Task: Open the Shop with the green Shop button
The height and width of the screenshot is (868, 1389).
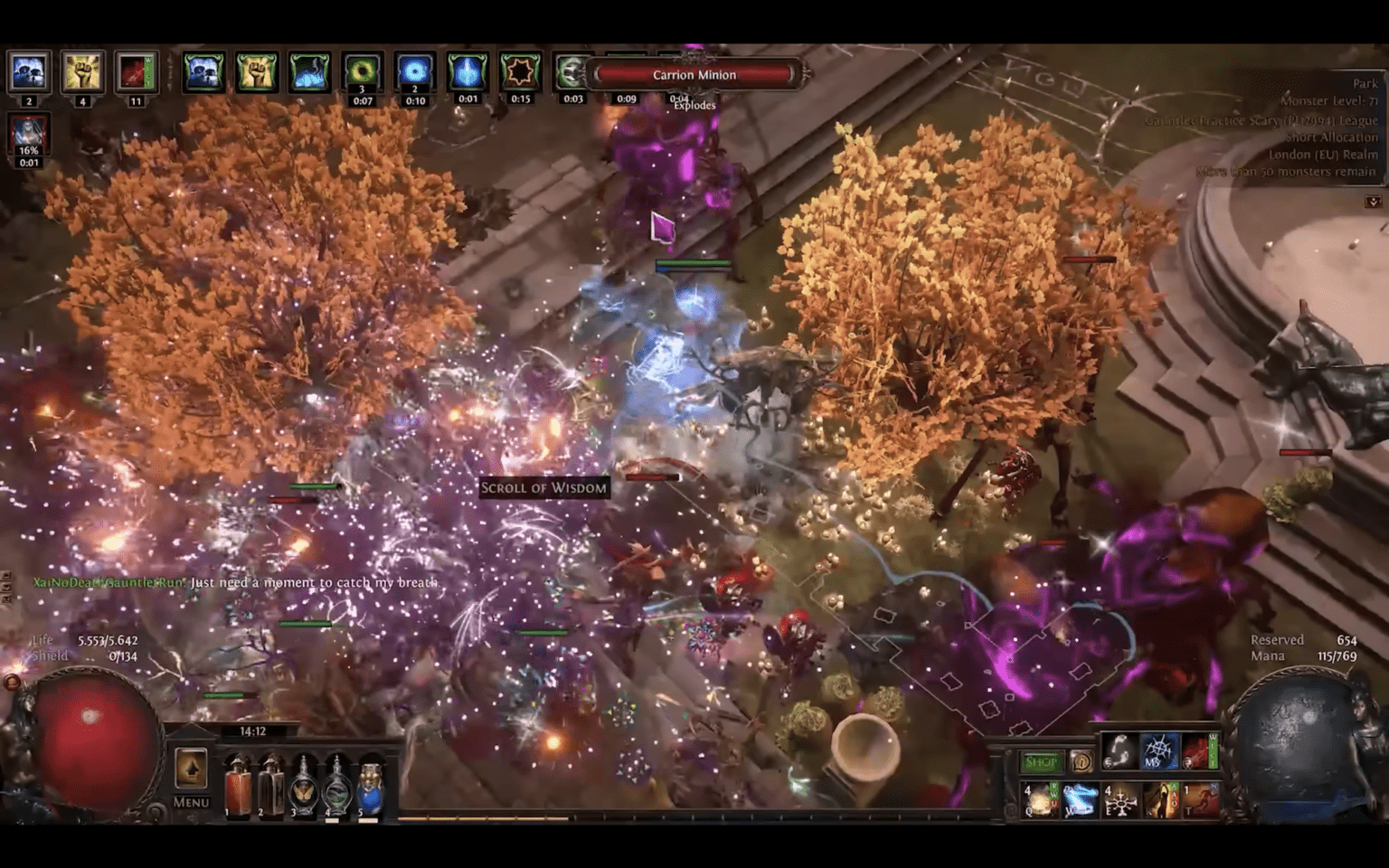Action: (1041, 762)
